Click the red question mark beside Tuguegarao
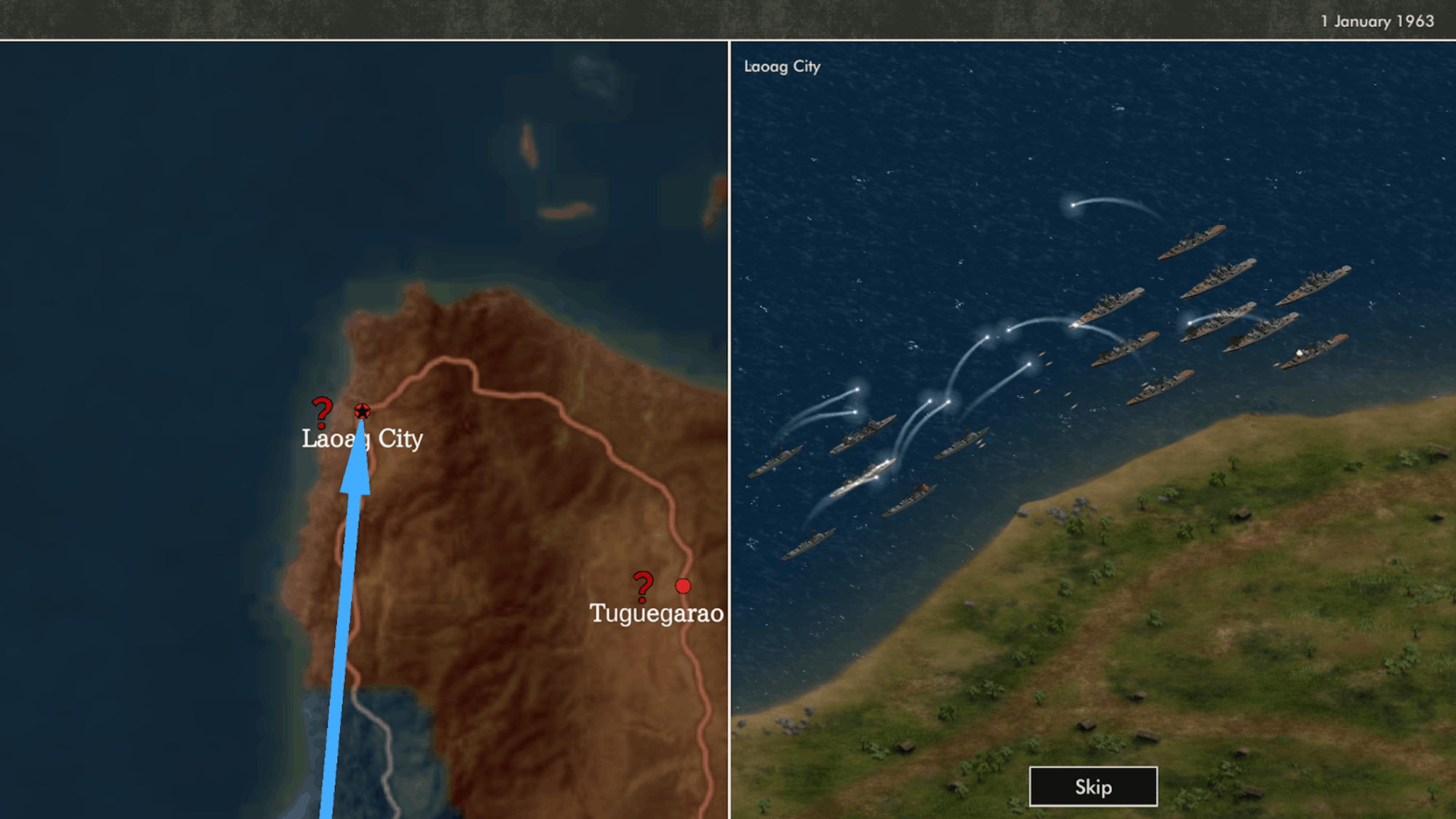The image size is (1456, 819). coord(643,587)
